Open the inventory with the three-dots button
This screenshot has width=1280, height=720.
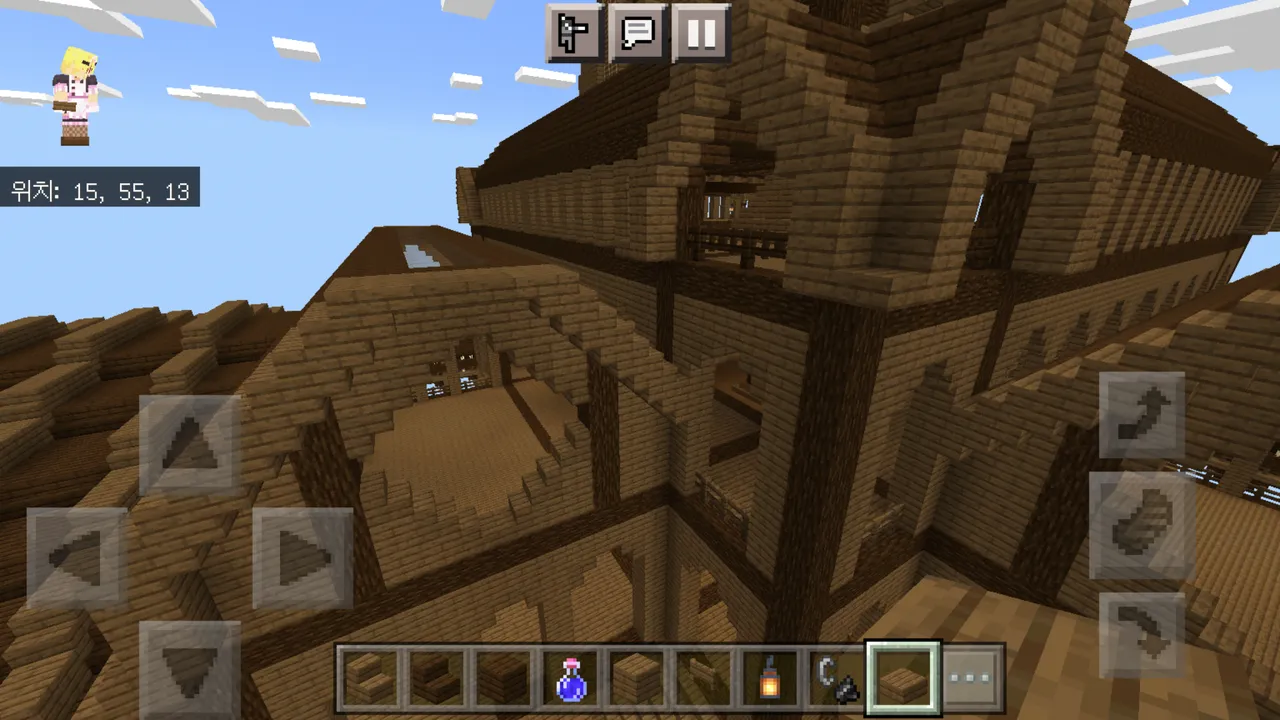coord(970,678)
